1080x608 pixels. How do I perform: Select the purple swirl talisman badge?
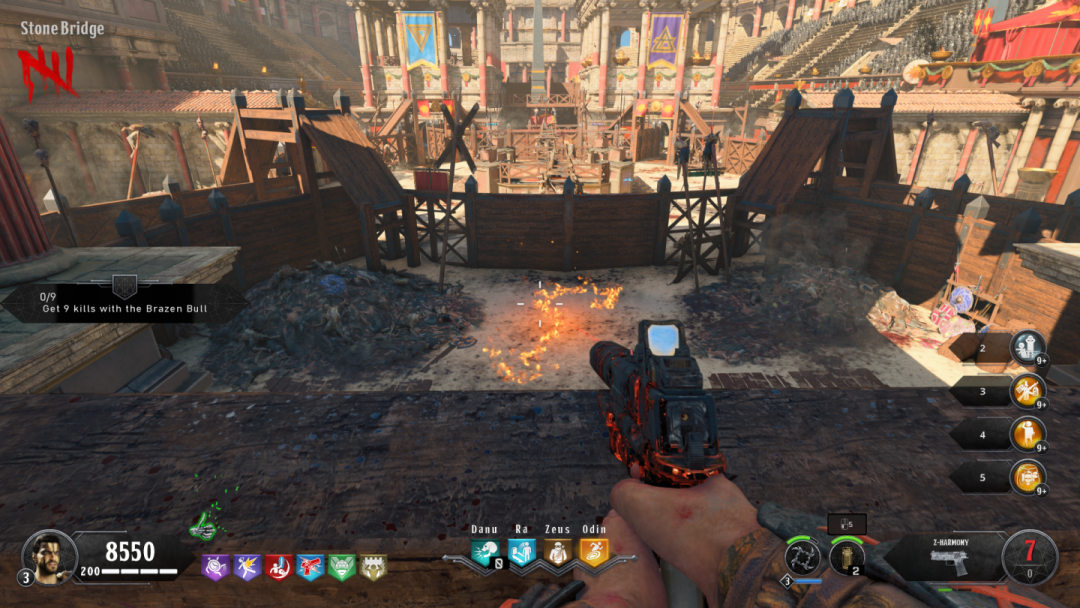(x=215, y=568)
